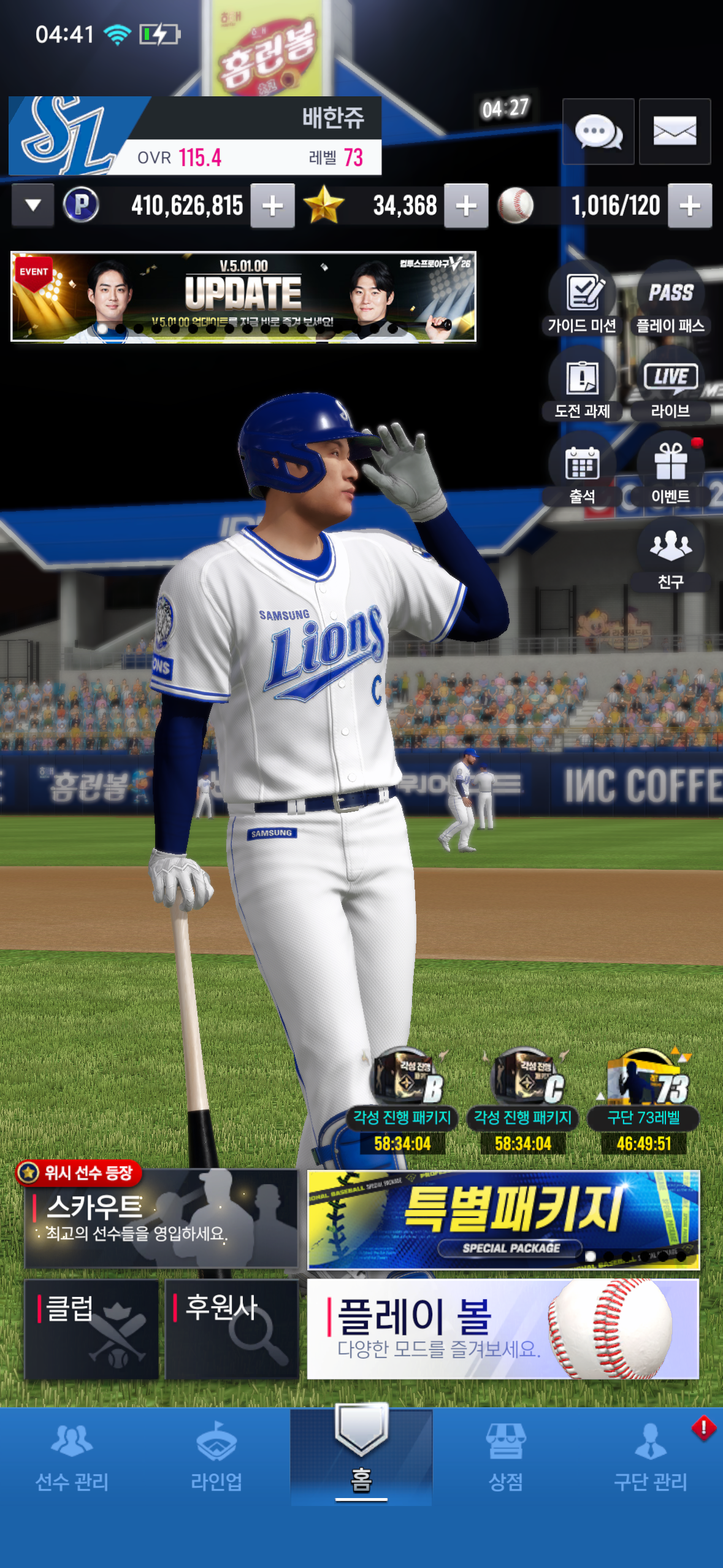Open the chat speech bubble icon

(598, 131)
